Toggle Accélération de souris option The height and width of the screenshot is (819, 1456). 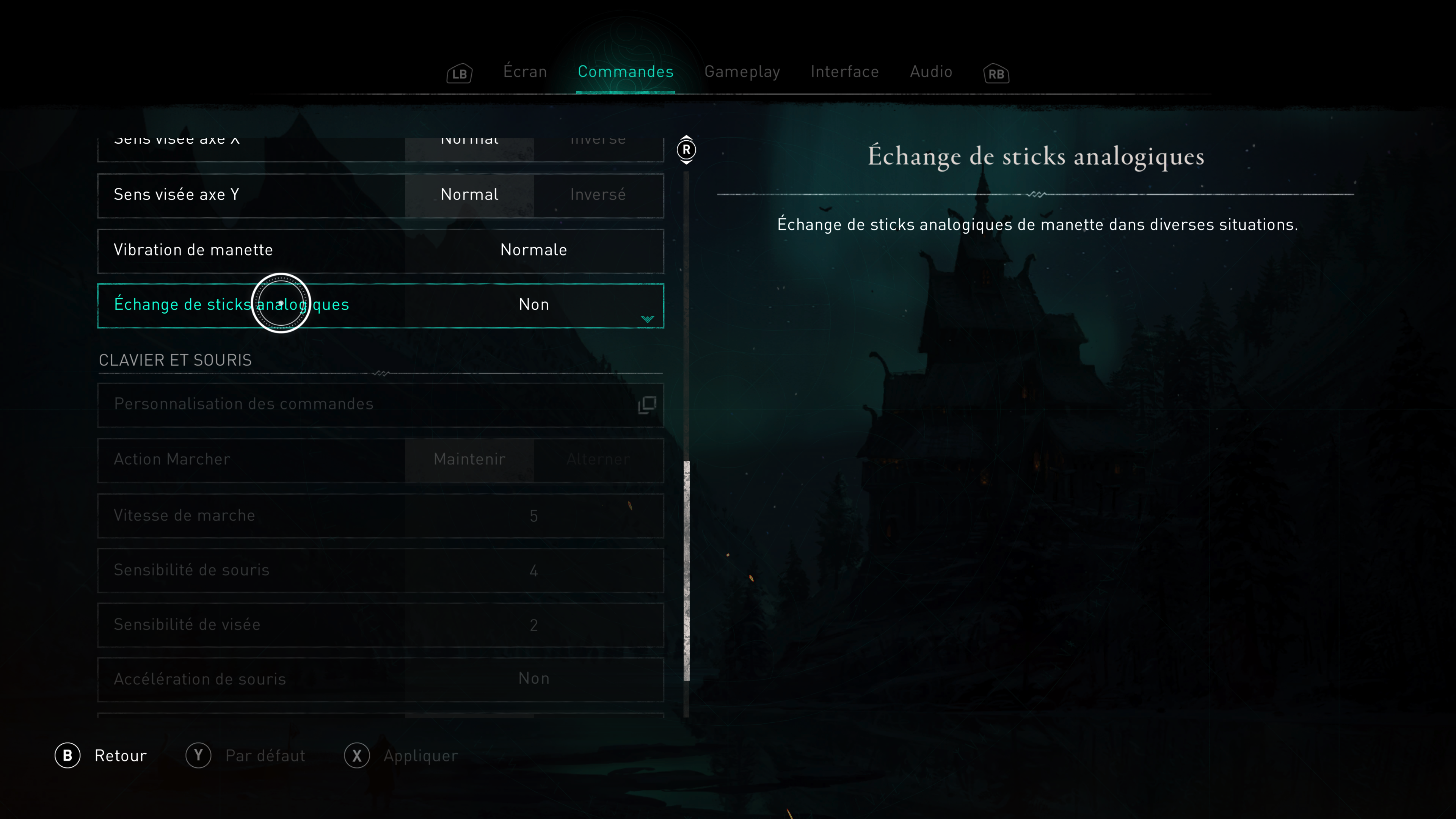pyautogui.click(x=533, y=679)
